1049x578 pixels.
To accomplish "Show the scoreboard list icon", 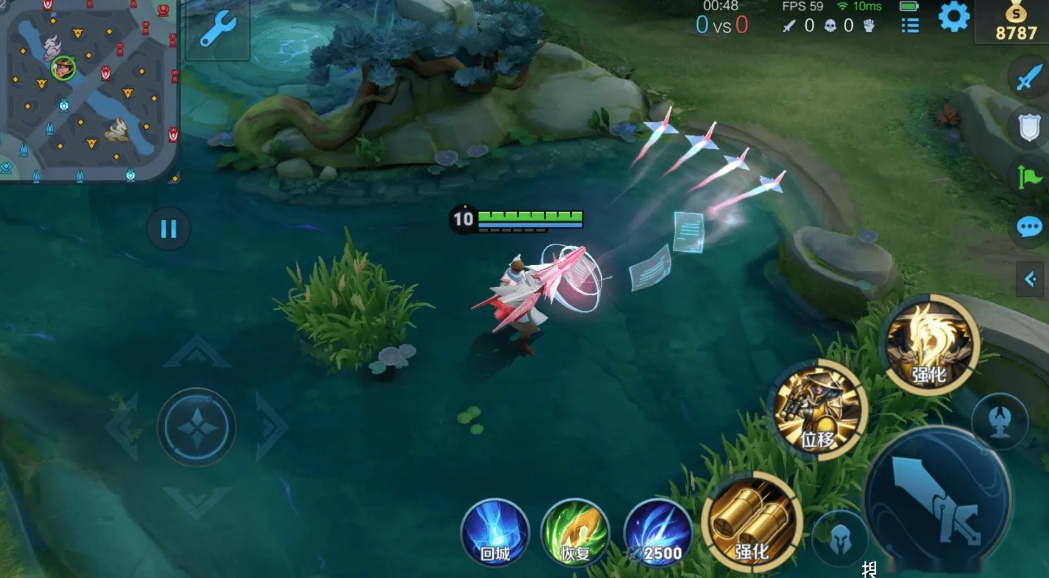I will coord(910,25).
